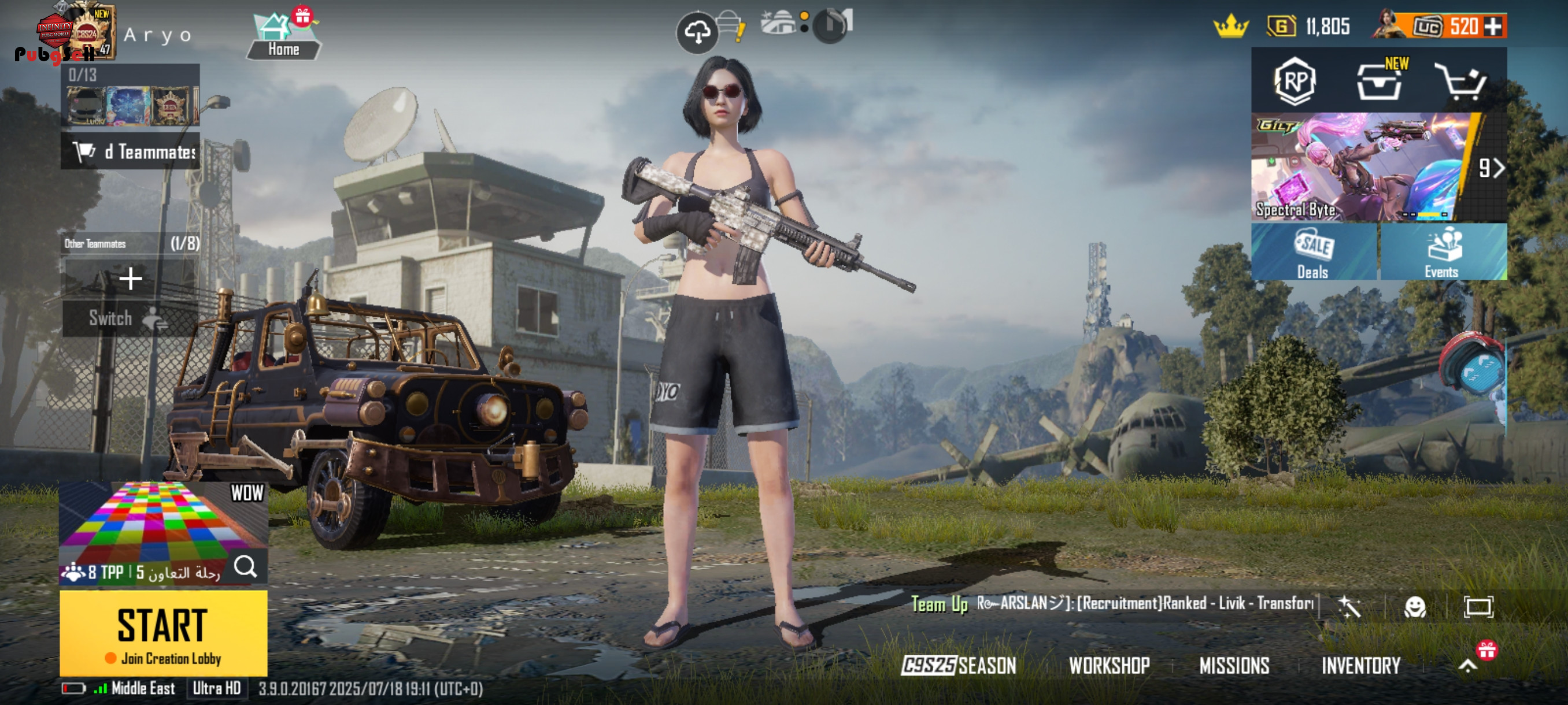Screen dimensions: 1568x705
Task: Tap the yellow START button
Action: 163,632
